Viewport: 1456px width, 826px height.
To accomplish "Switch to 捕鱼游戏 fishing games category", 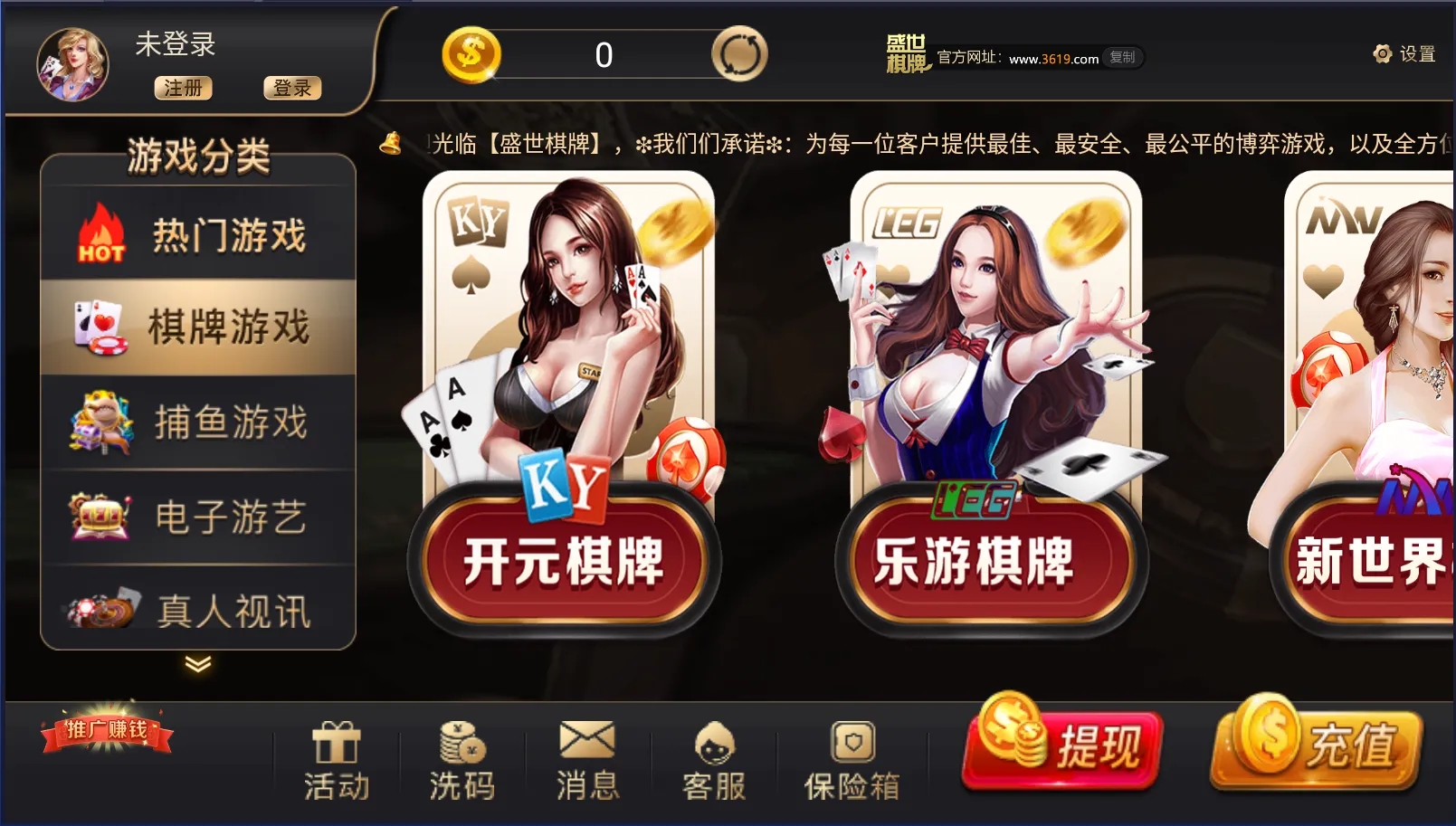I will [x=199, y=421].
